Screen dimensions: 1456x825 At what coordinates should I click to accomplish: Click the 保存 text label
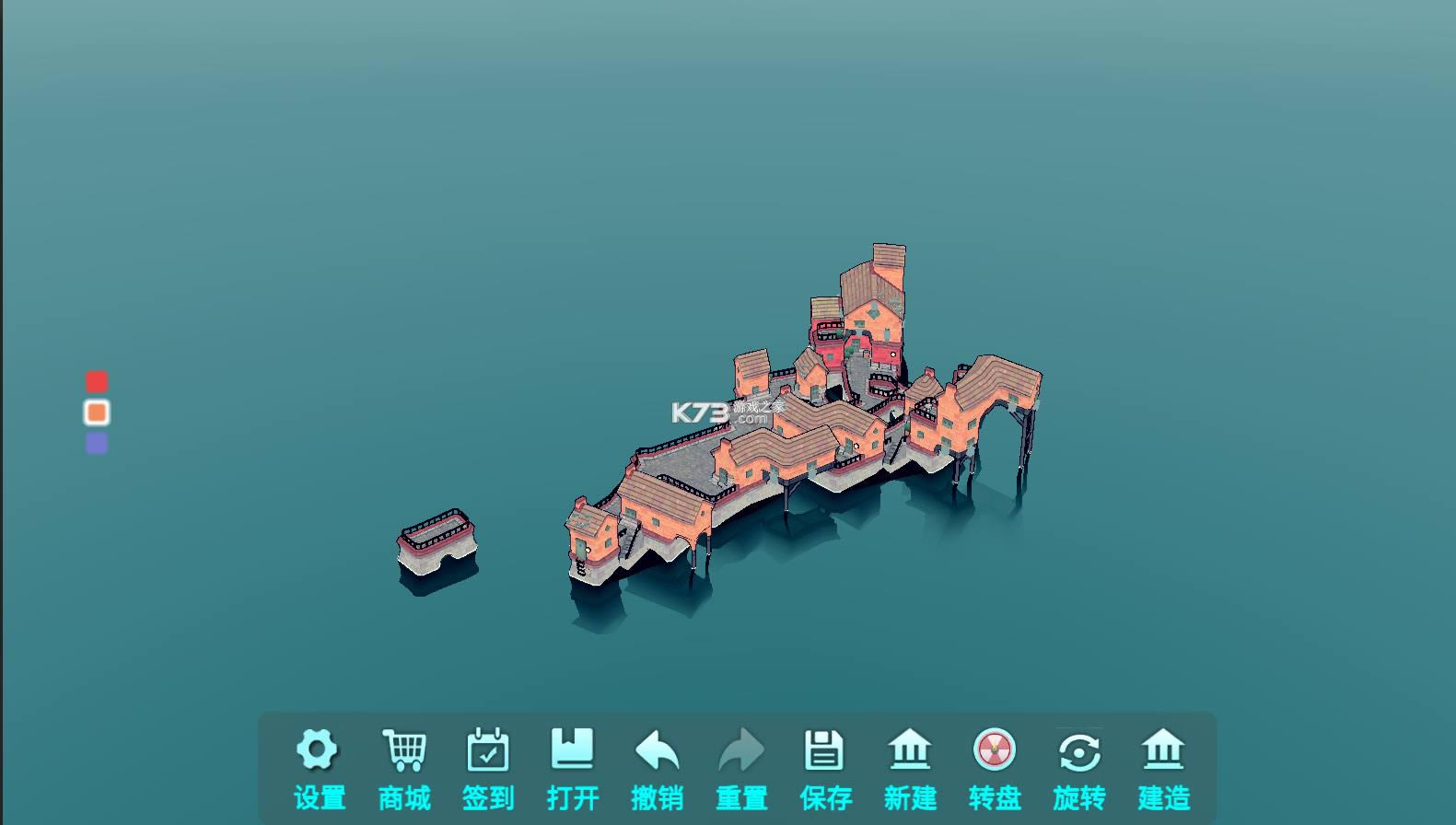tap(826, 797)
